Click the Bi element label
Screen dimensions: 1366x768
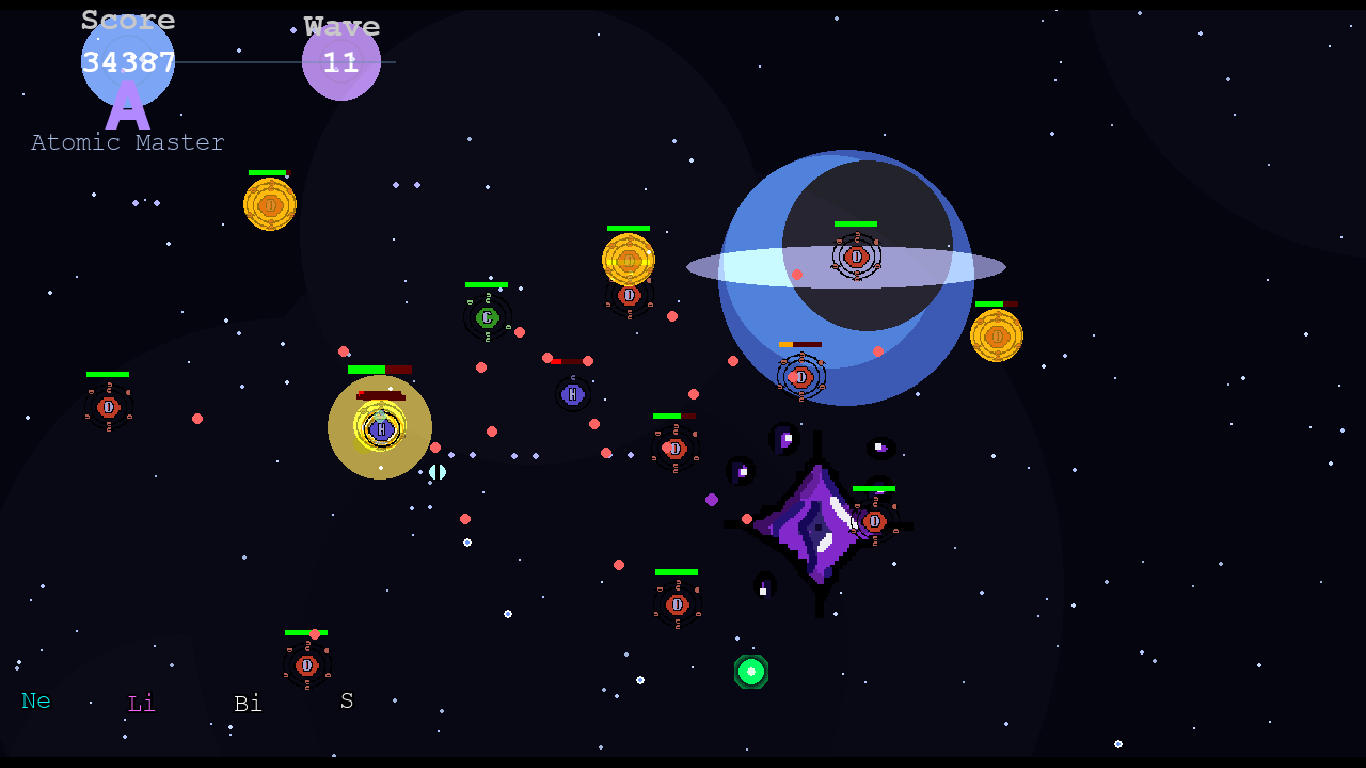pyautogui.click(x=248, y=704)
